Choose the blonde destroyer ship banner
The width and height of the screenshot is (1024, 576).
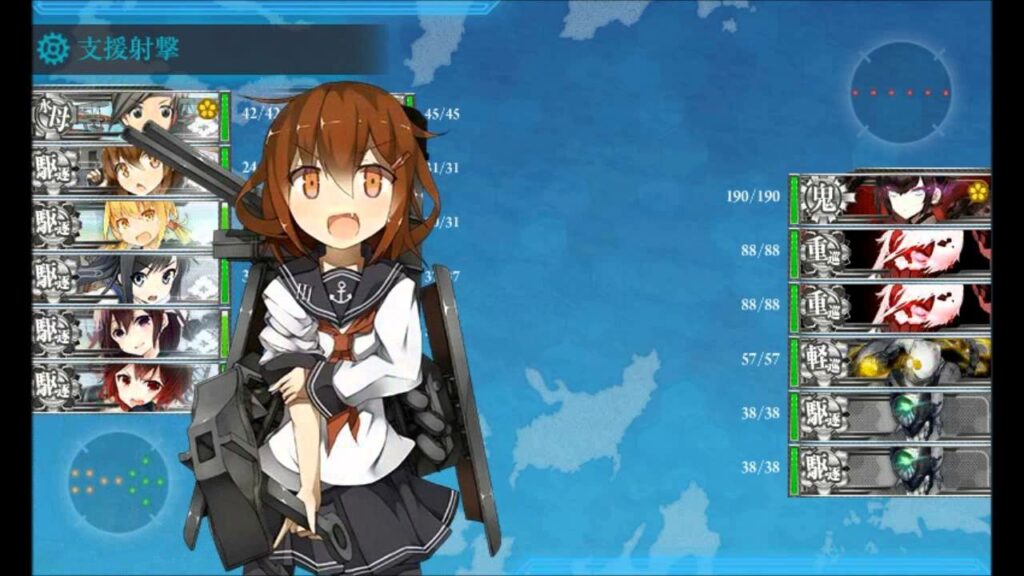[x=126, y=224]
